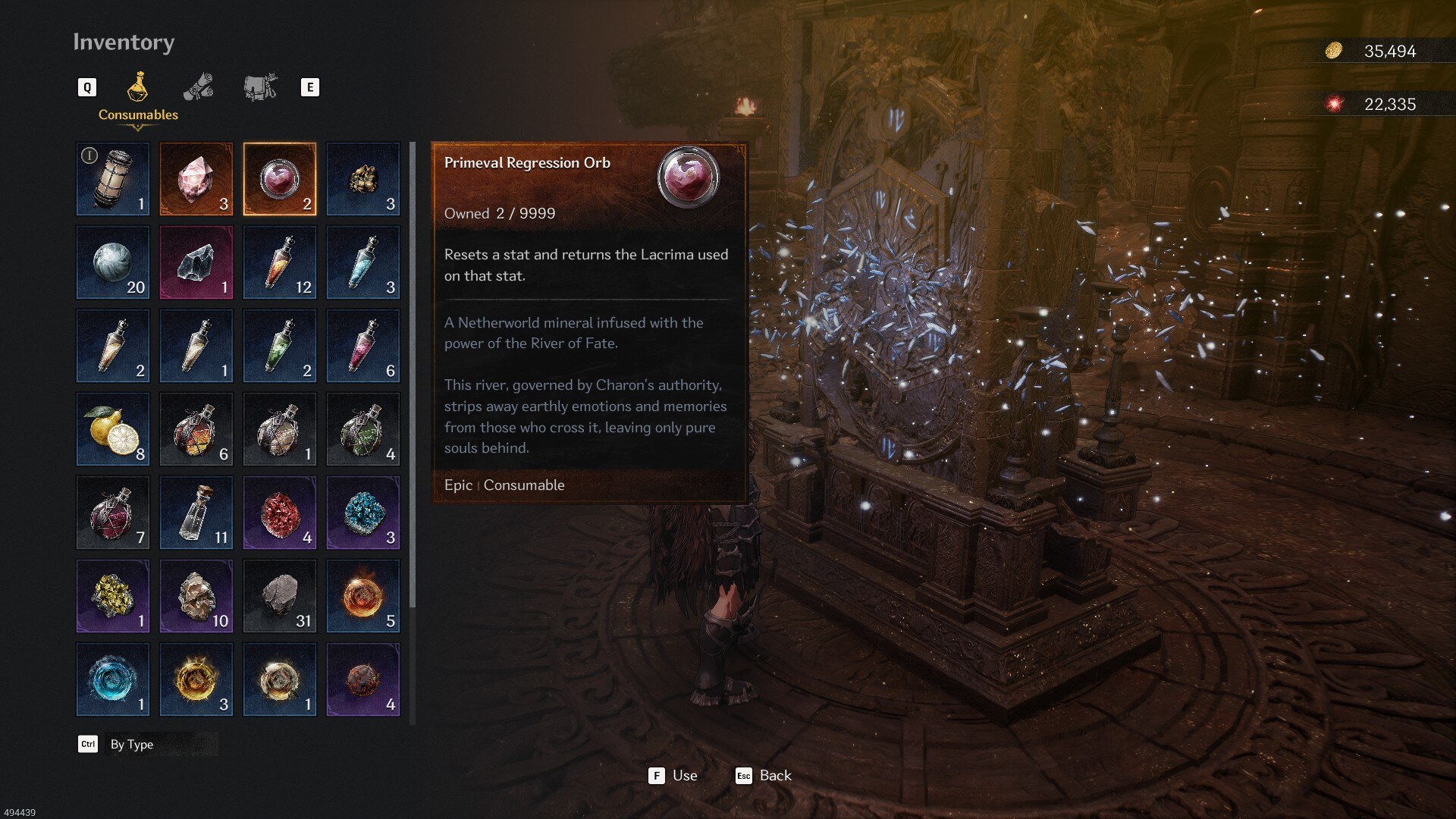This screenshot has width=1456, height=819.
Task: Select the lantern item slot
Action: coord(113,179)
